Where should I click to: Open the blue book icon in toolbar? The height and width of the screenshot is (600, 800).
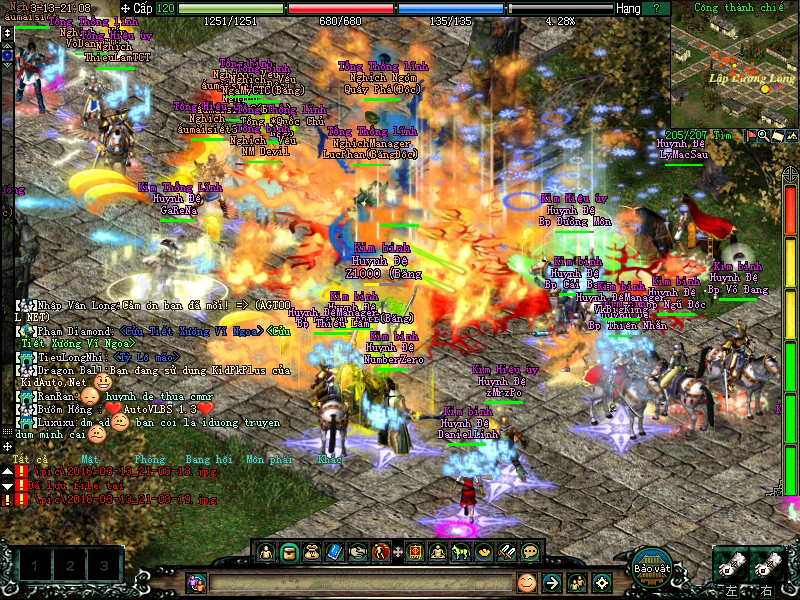(x=335, y=551)
